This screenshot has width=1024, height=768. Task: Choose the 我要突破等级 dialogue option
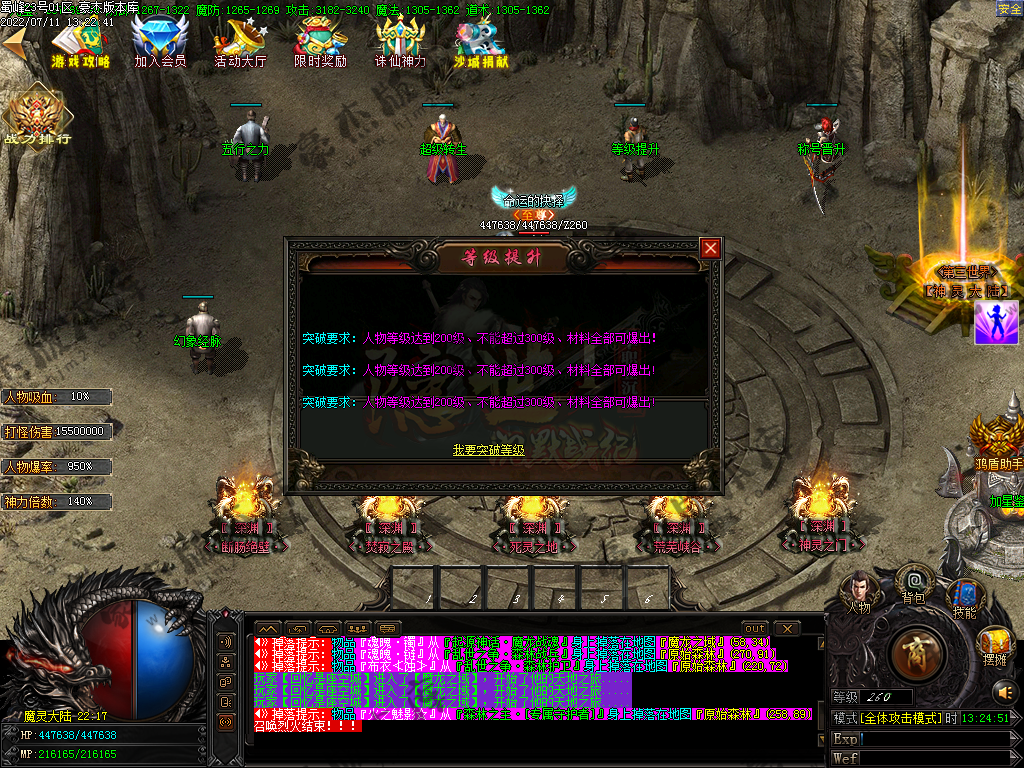488,451
